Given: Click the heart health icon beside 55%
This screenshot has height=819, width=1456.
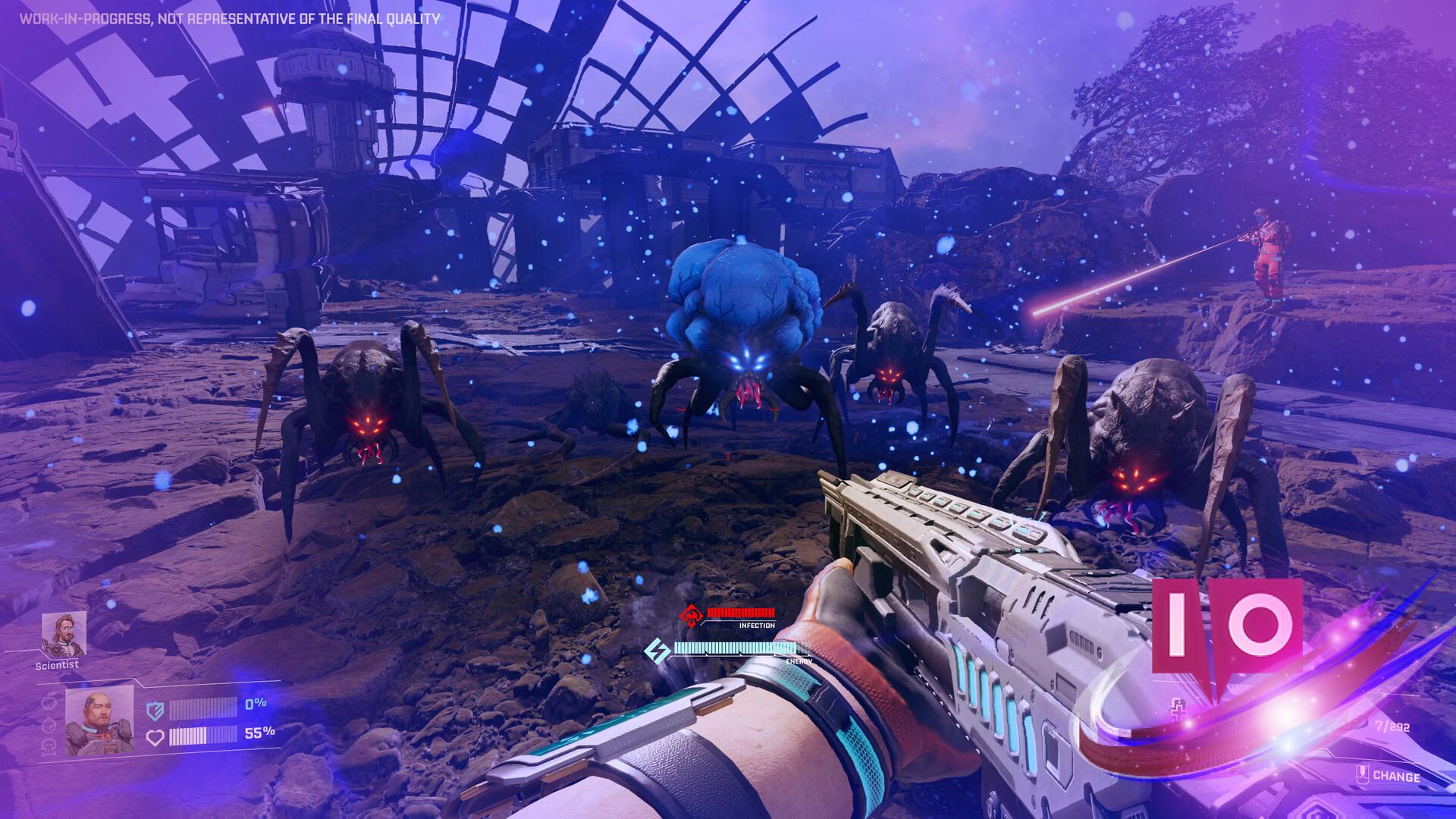Looking at the screenshot, I should [x=158, y=736].
